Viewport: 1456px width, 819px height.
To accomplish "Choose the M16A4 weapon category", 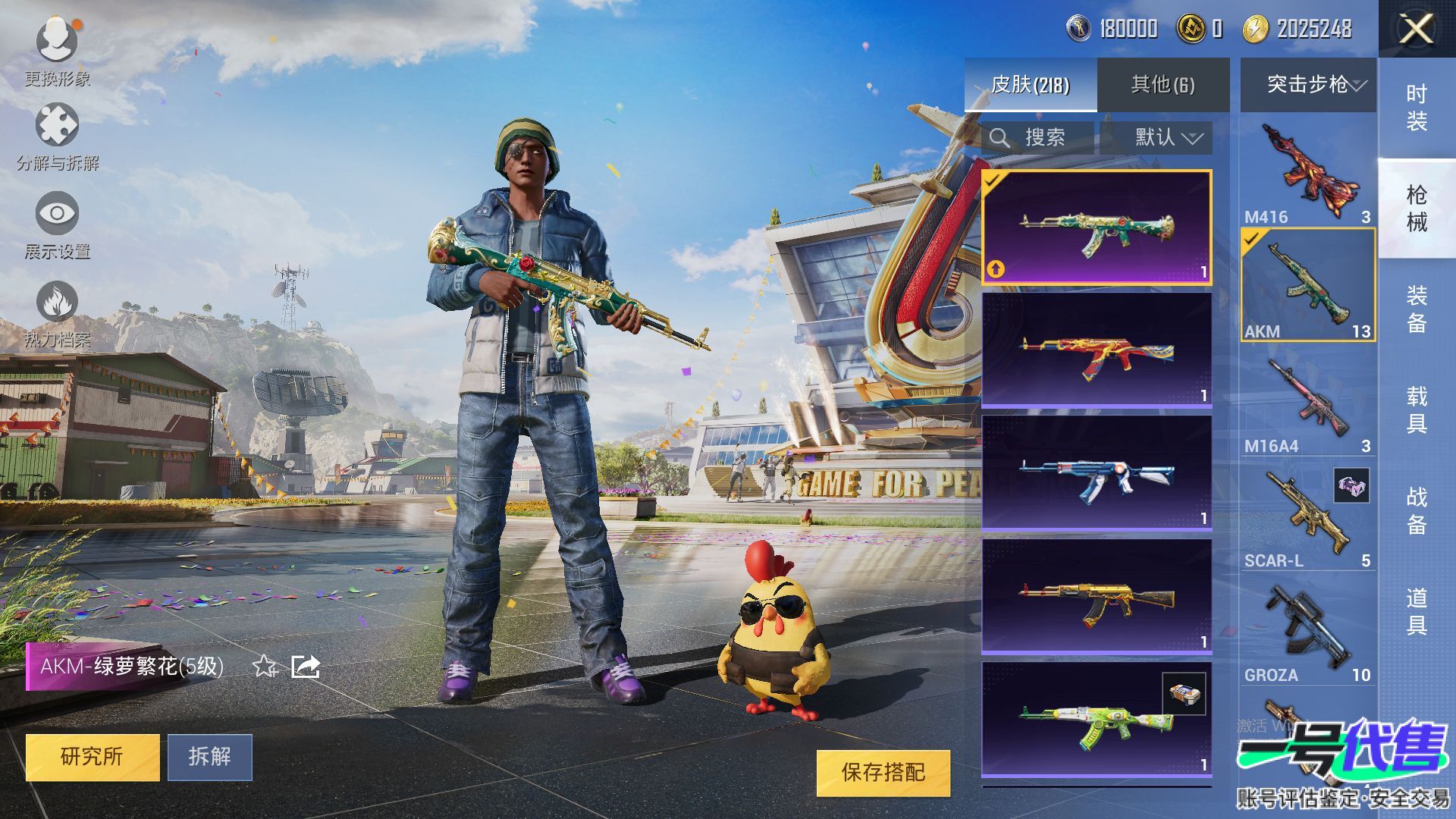I will (1308, 402).
